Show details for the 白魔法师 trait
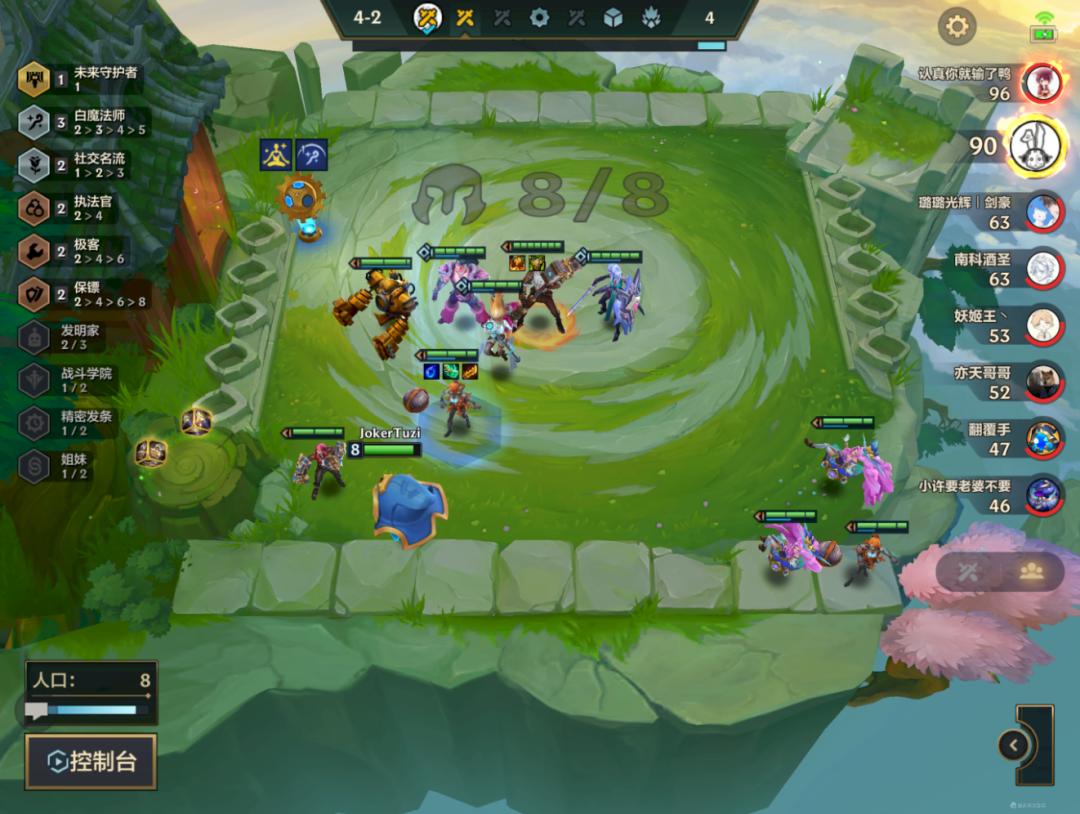 click(x=84, y=122)
